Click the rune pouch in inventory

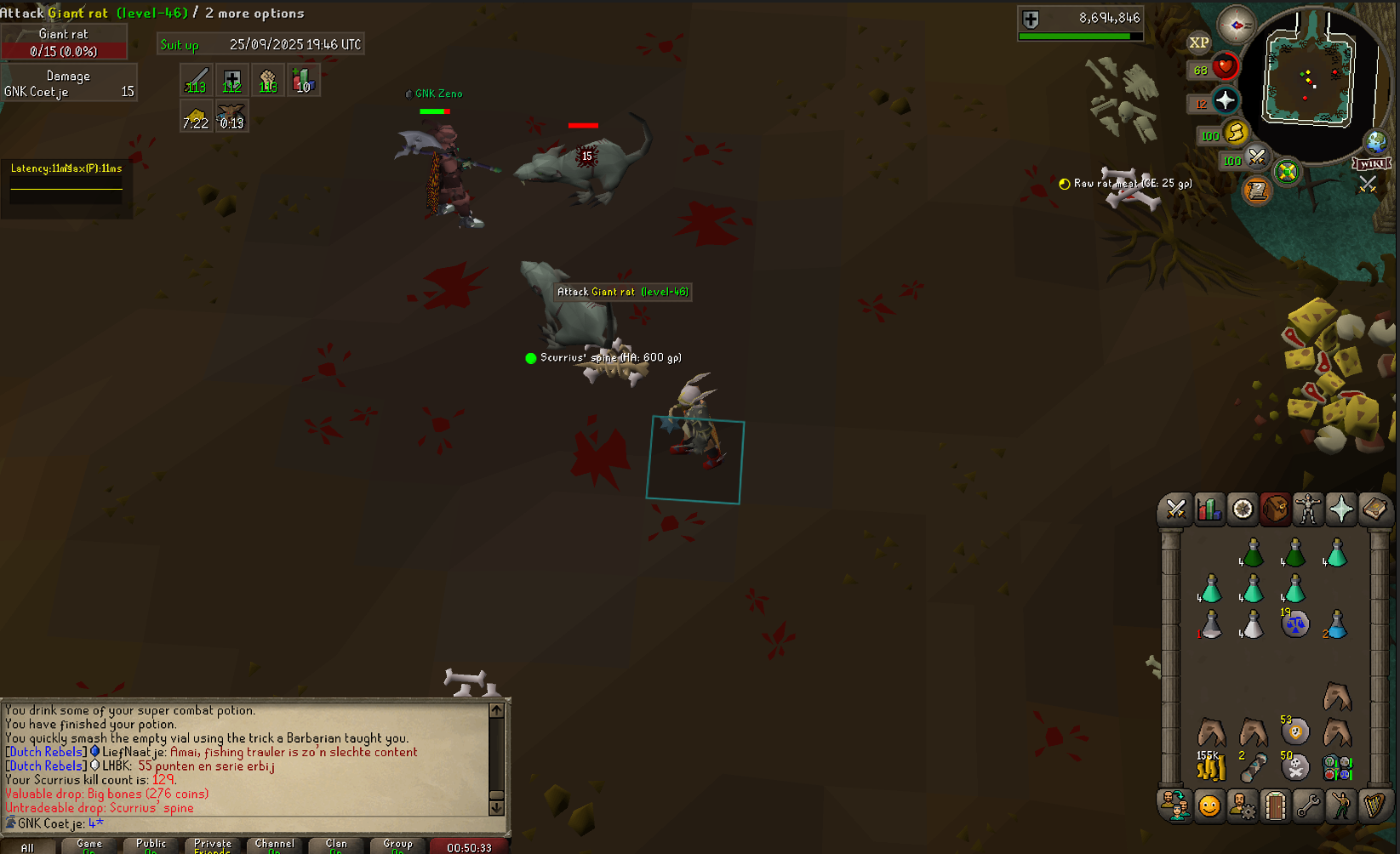tap(1336, 768)
